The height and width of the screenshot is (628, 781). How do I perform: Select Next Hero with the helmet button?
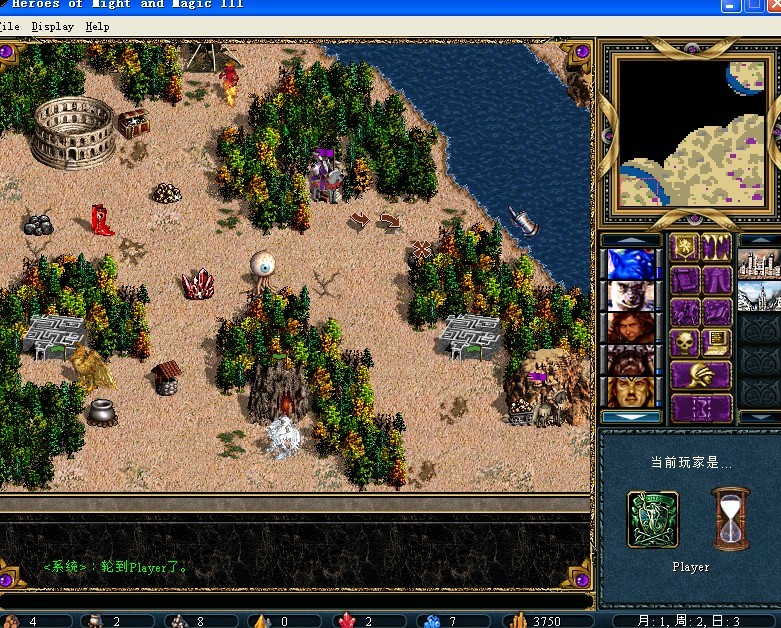(x=700, y=376)
